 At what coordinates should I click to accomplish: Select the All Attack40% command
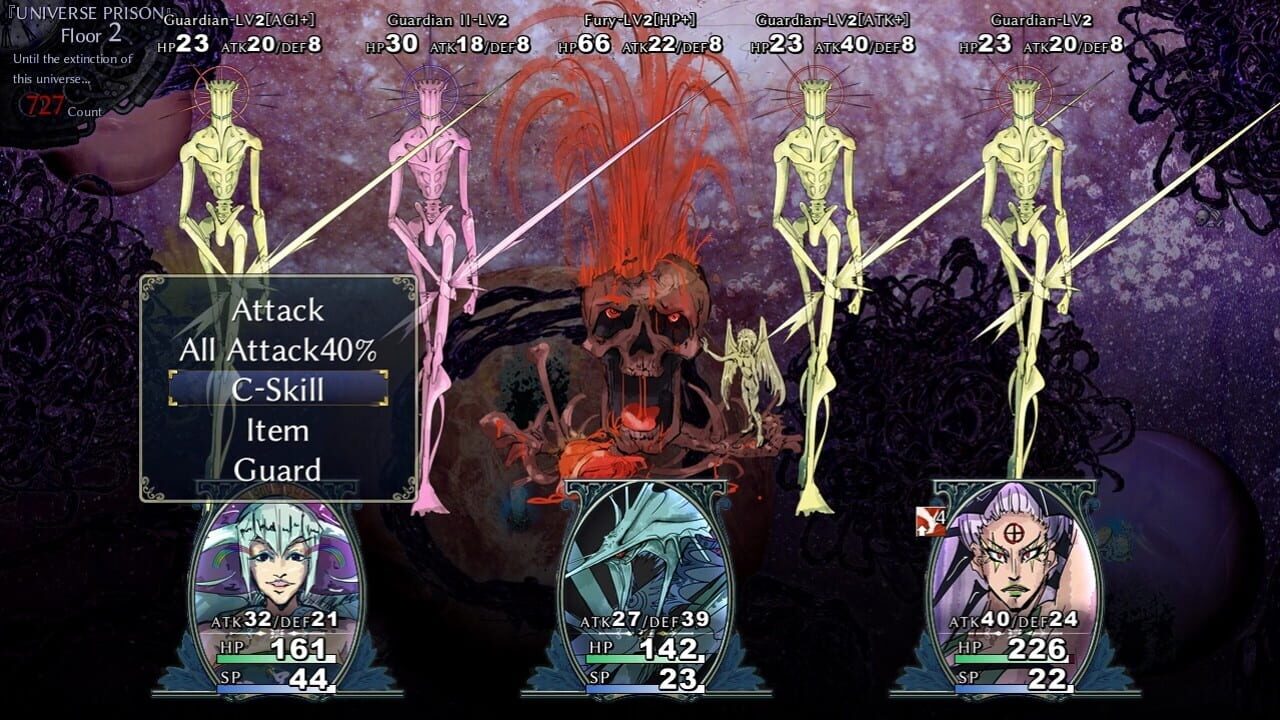point(278,350)
